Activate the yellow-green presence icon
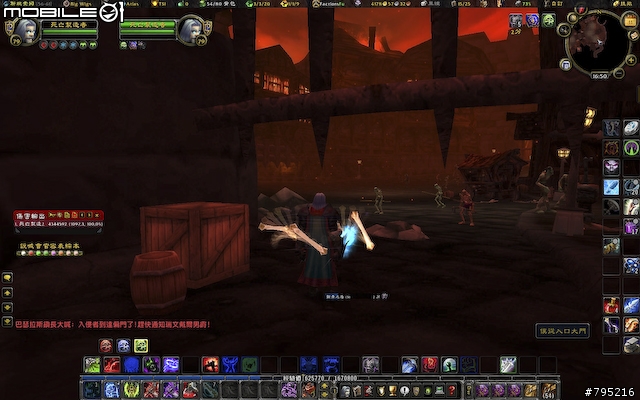This screenshot has height=400, width=640. (x=141, y=345)
